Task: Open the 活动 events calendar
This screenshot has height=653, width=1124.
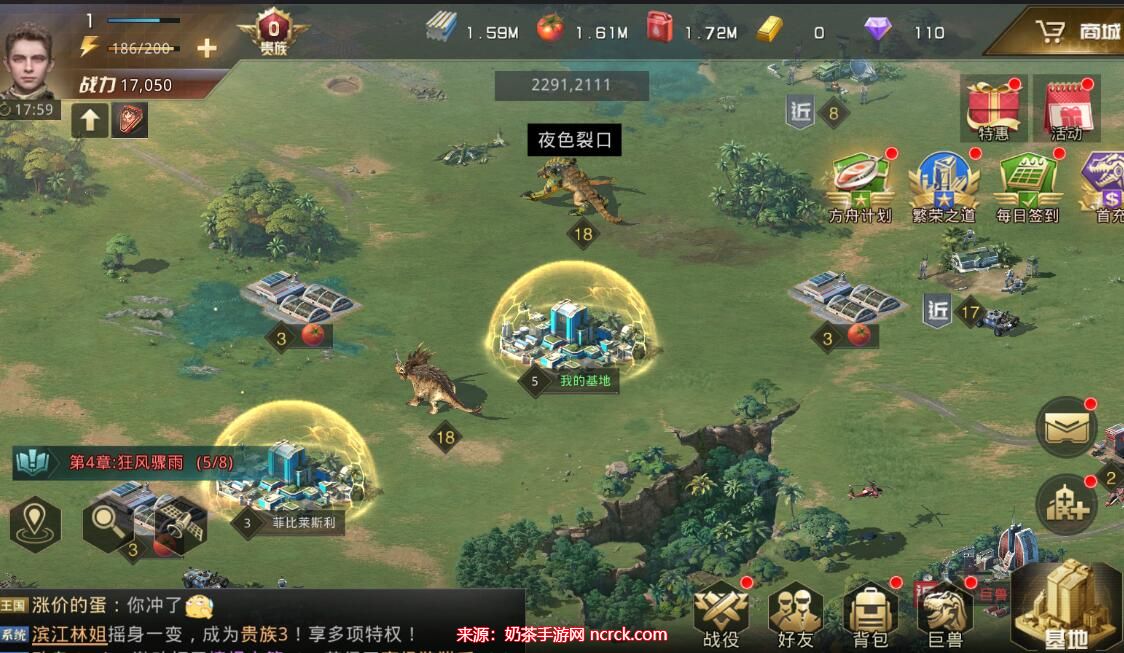Action: click(1066, 108)
